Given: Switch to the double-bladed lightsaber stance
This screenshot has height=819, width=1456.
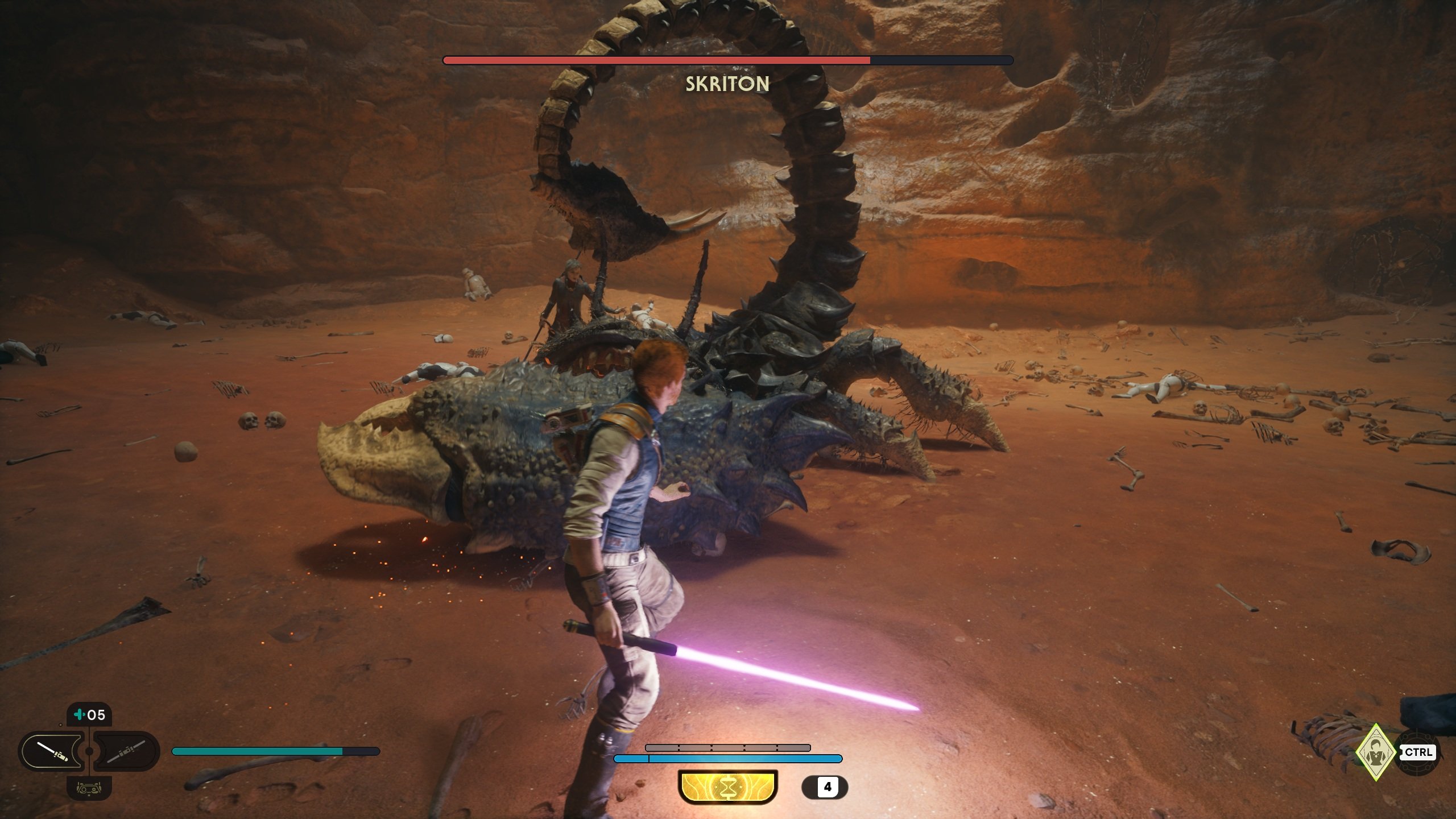Looking at the screenshot, I should pos(126,751).
